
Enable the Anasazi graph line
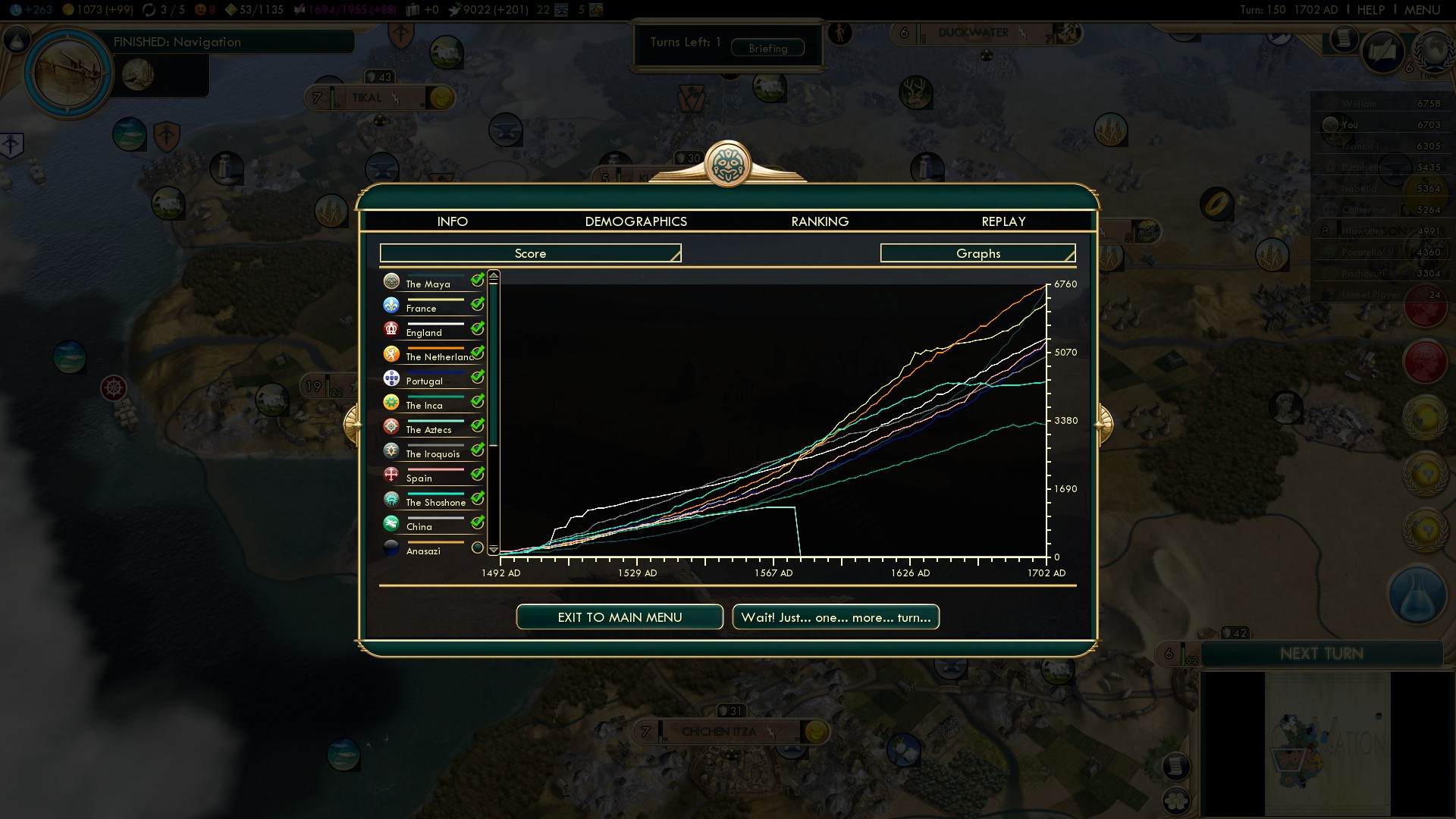point(477,548)
